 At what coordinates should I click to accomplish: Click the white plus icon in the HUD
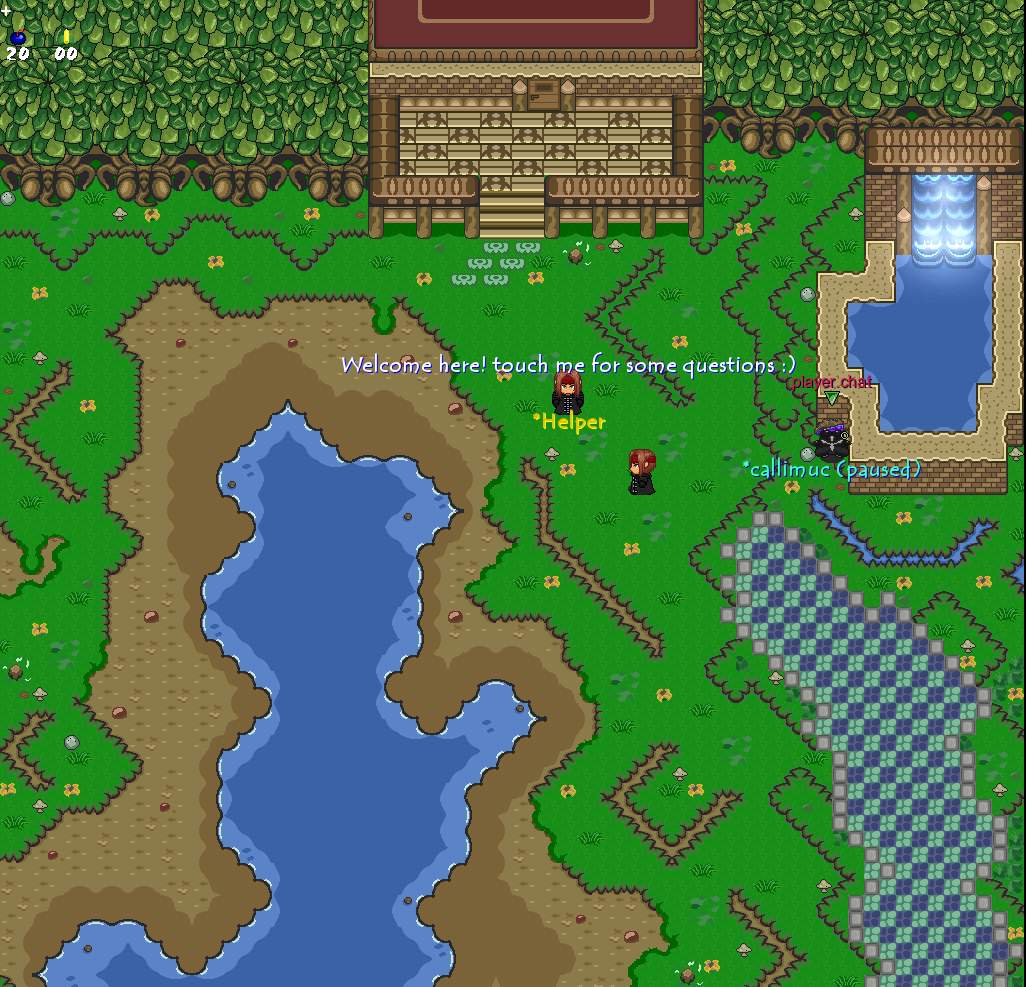coord(6,10)
